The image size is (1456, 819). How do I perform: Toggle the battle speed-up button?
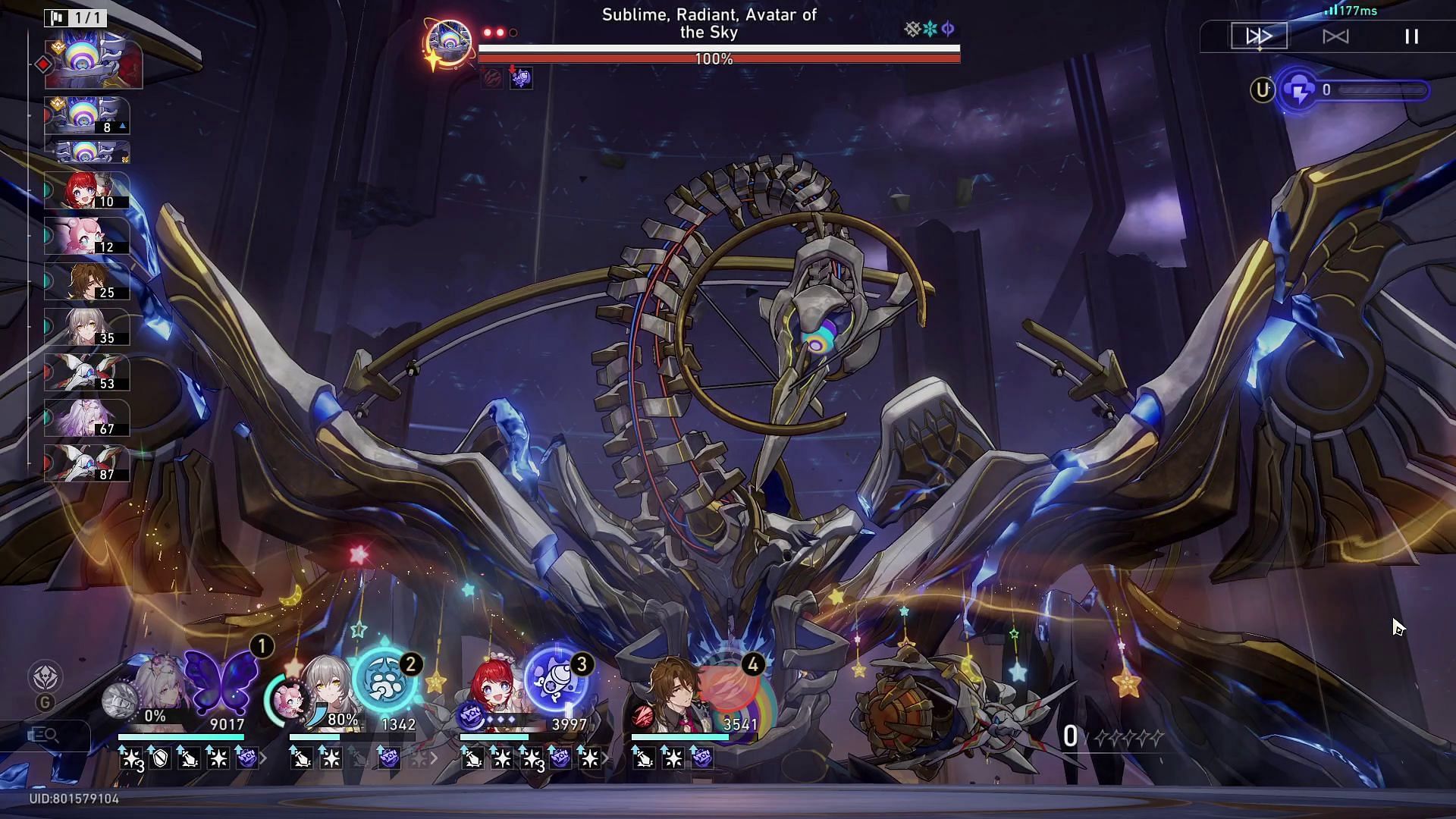tap(1259, 36)
